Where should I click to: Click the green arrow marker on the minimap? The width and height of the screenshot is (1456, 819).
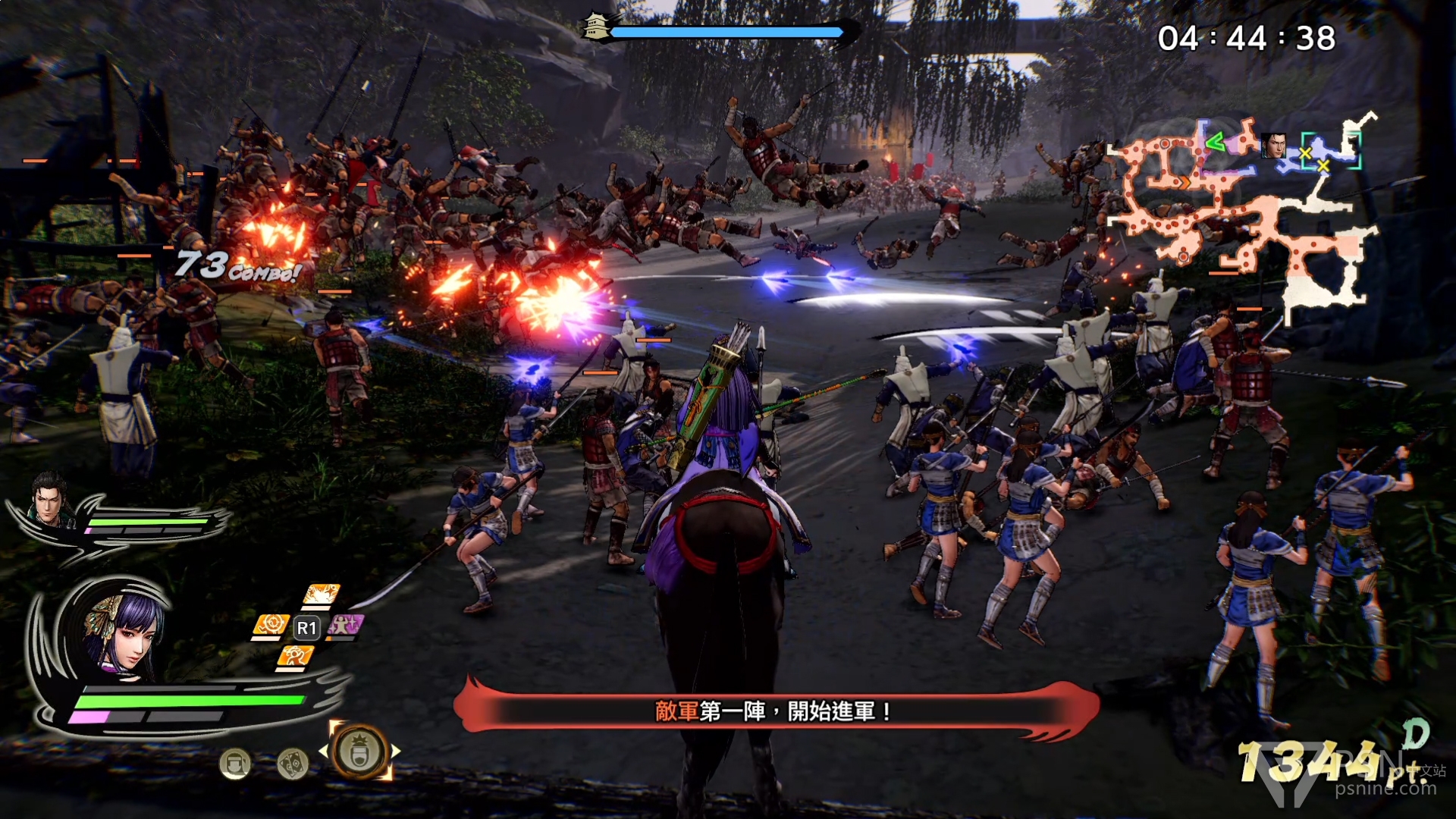(1215, 141)
